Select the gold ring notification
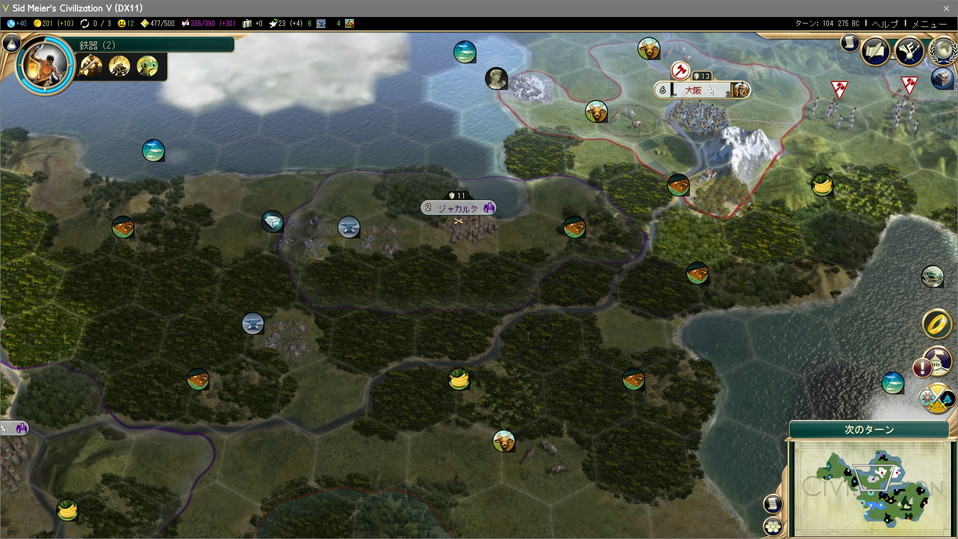The height and width of the screenshot is (539, 958). coord(936,323)
